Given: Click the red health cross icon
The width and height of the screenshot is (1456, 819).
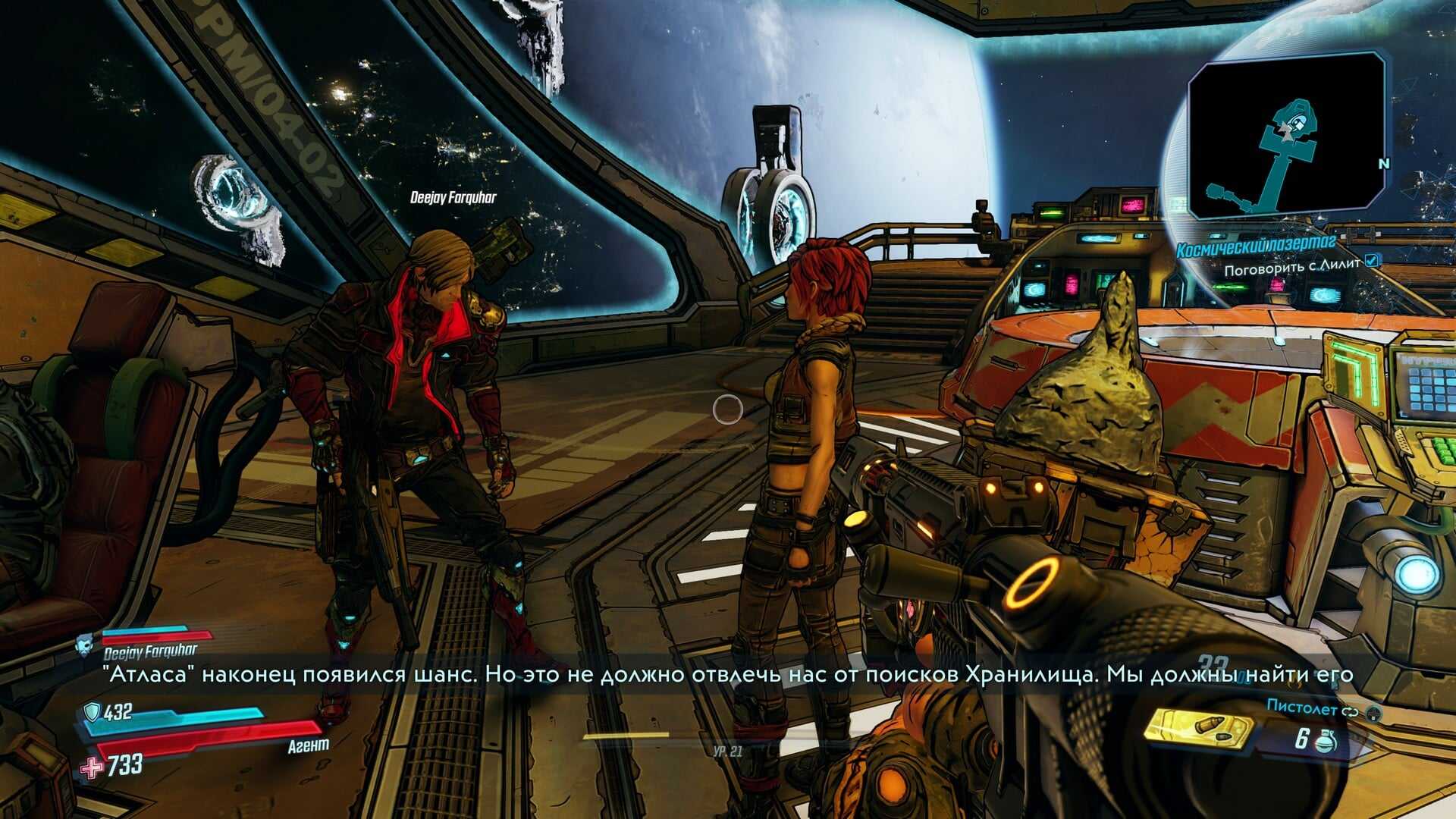Looking at the screenshot, I should pos(92,768).
